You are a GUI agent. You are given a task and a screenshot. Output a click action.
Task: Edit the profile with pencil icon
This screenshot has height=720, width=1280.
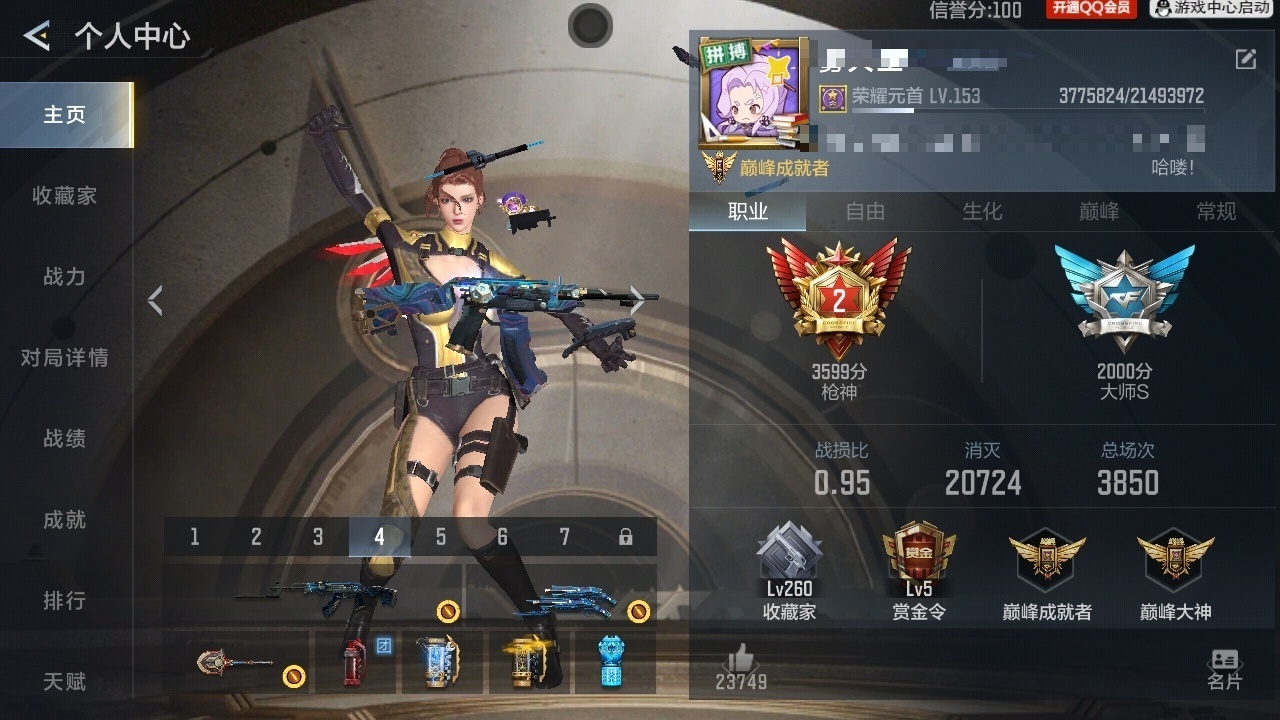point(1246,59)
